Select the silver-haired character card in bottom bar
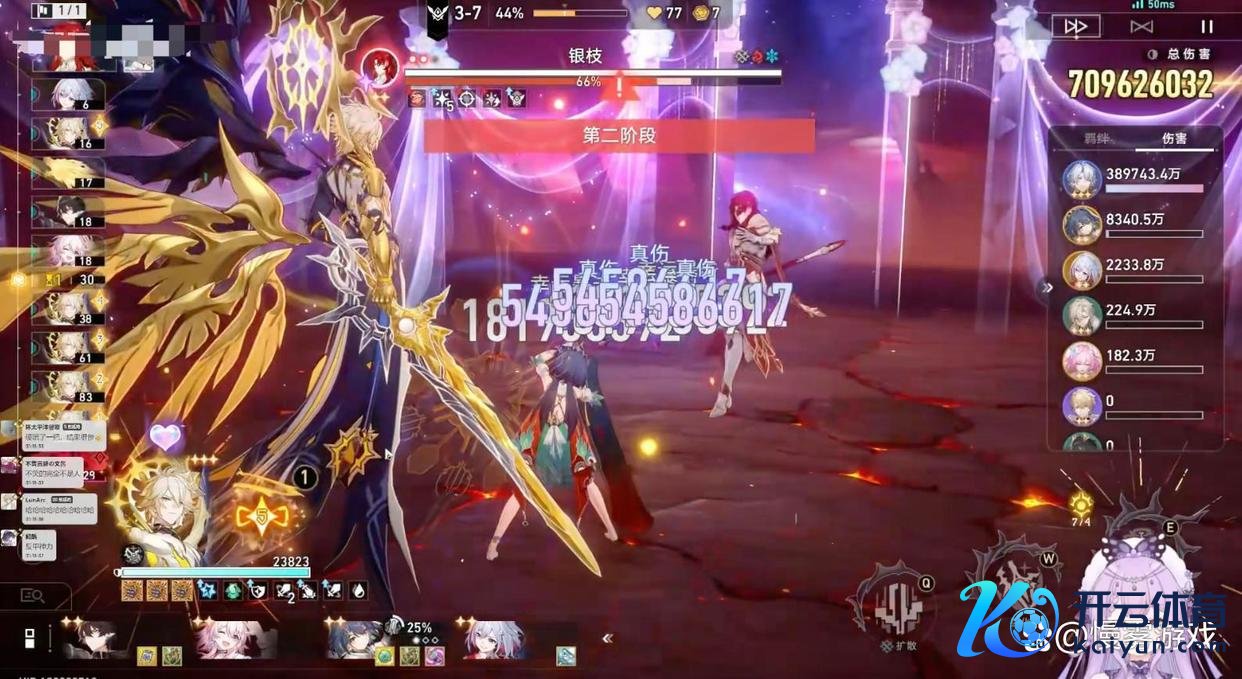Screen dimensions: 1242x679 click(x=497, y=640)
